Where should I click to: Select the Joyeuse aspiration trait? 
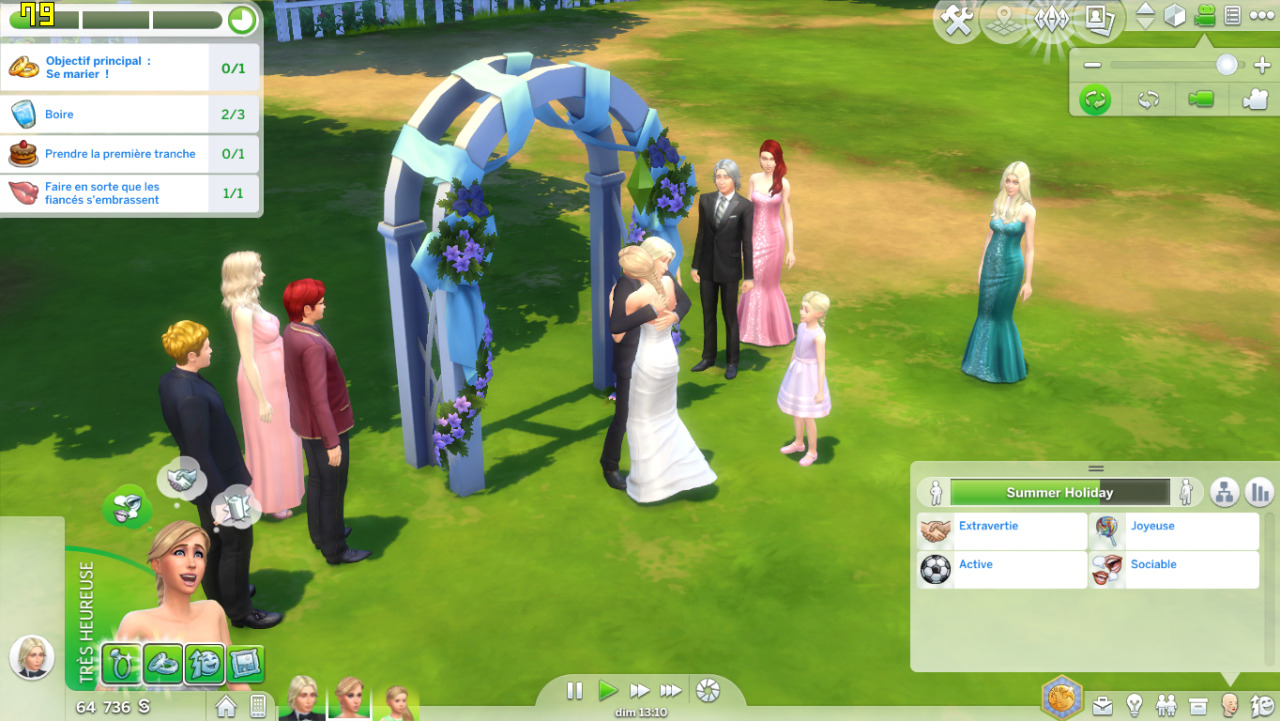click(x=1174, y=531)
